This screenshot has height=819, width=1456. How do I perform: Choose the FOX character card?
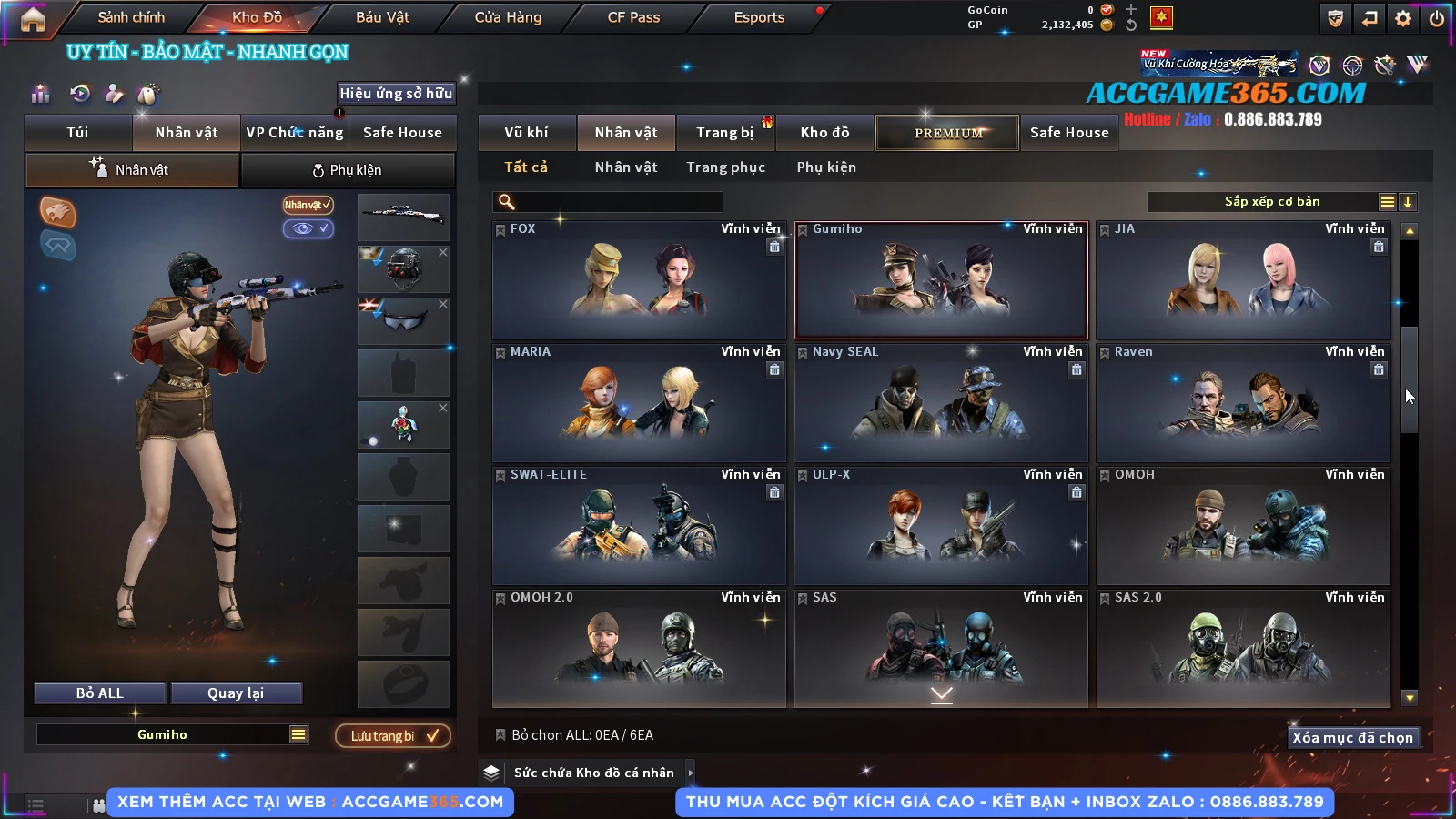tap(638, 280)
